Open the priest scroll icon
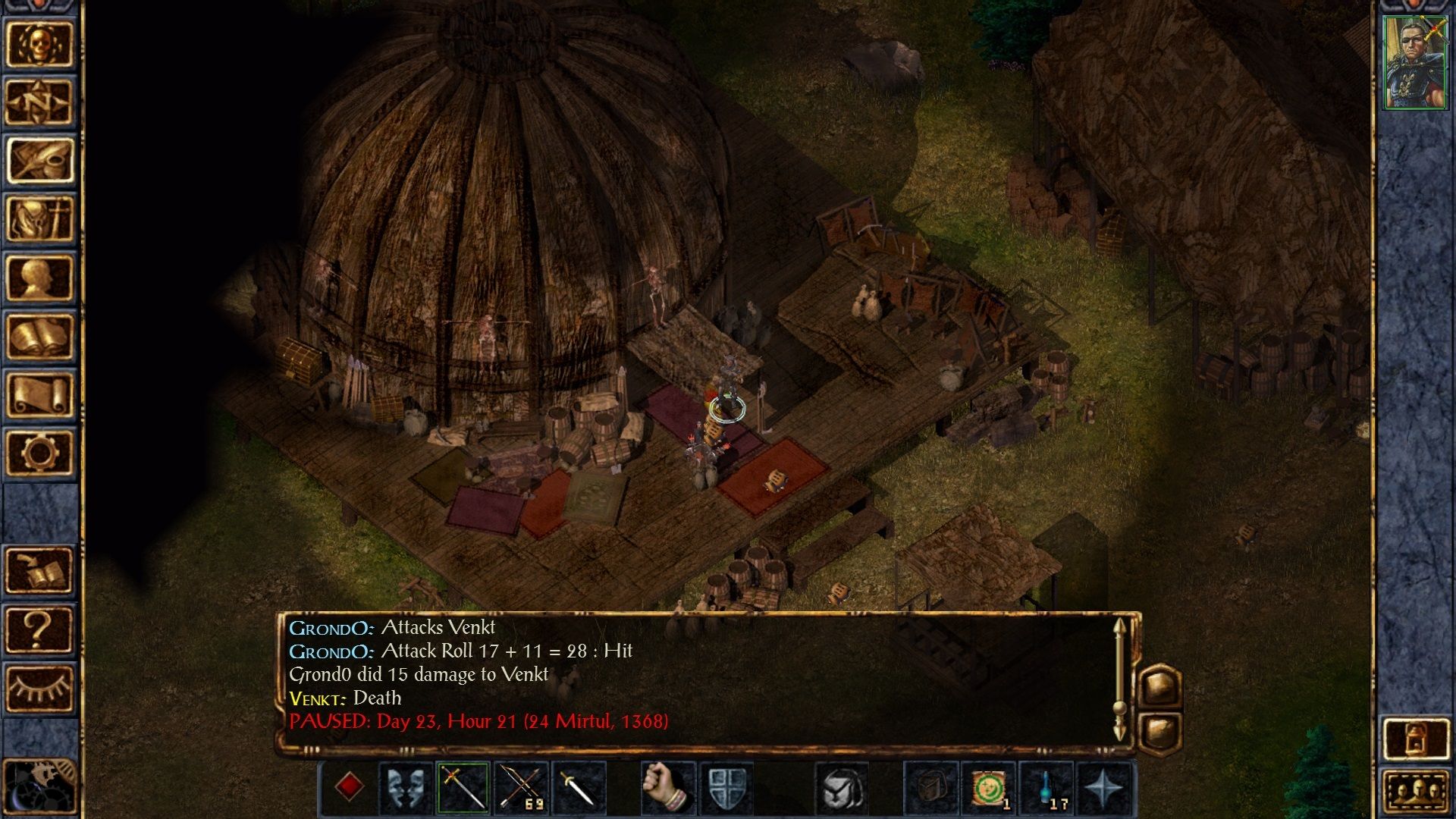The image size is (1456, 819). (x=39, y=394)
